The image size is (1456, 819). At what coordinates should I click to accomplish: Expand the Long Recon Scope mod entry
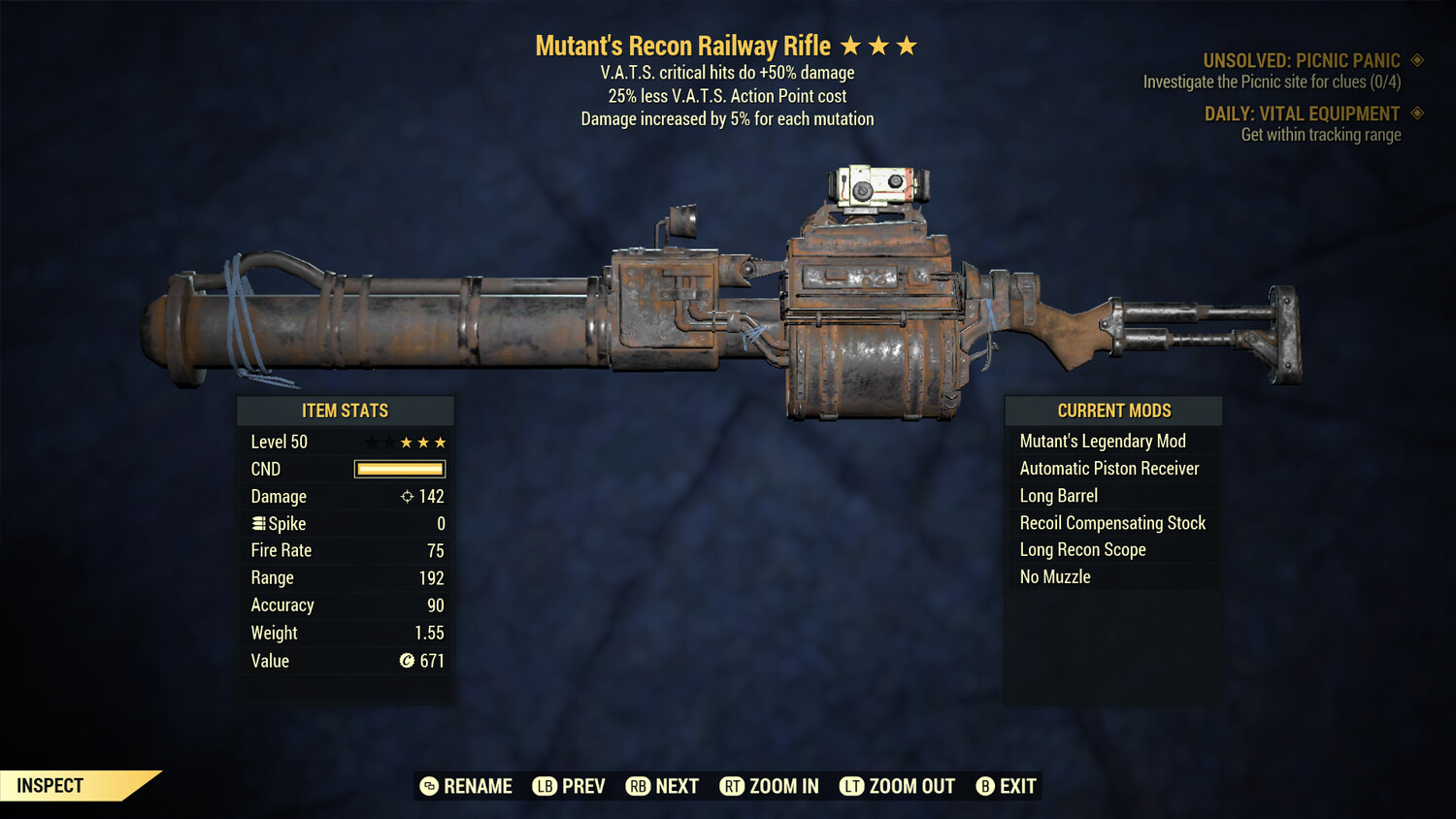click(1082, 549)
